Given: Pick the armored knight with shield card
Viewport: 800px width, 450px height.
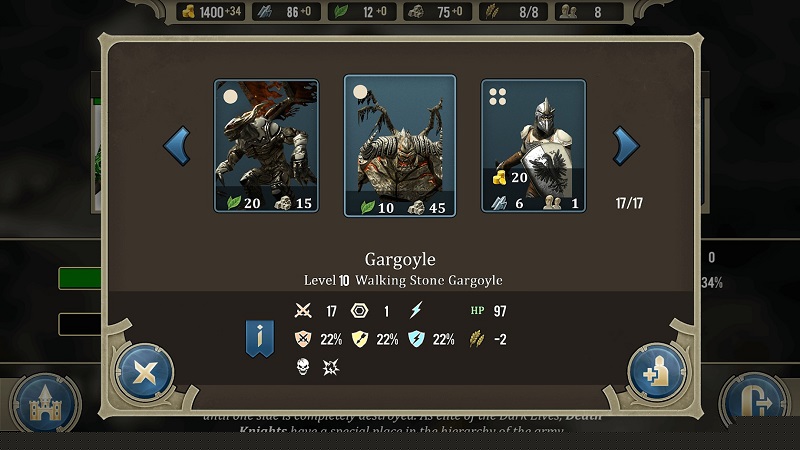Looking at the screenshot, I should (533, 146).
